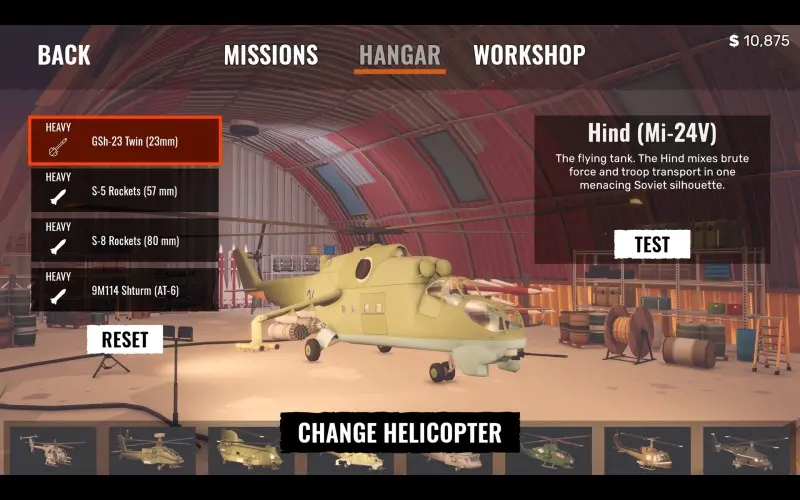
Task: Select the Hangar tab
Action: (x=399, y=55)
